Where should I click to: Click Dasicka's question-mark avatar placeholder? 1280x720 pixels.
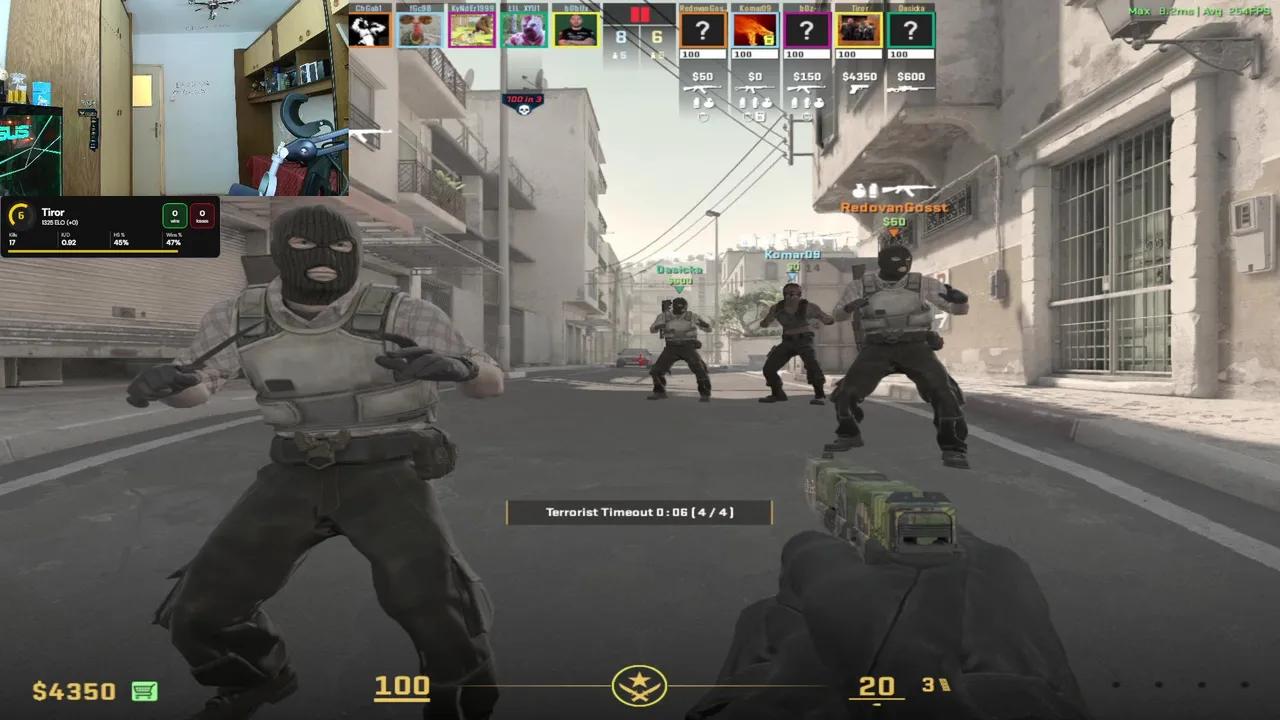[x=911, y=30]
